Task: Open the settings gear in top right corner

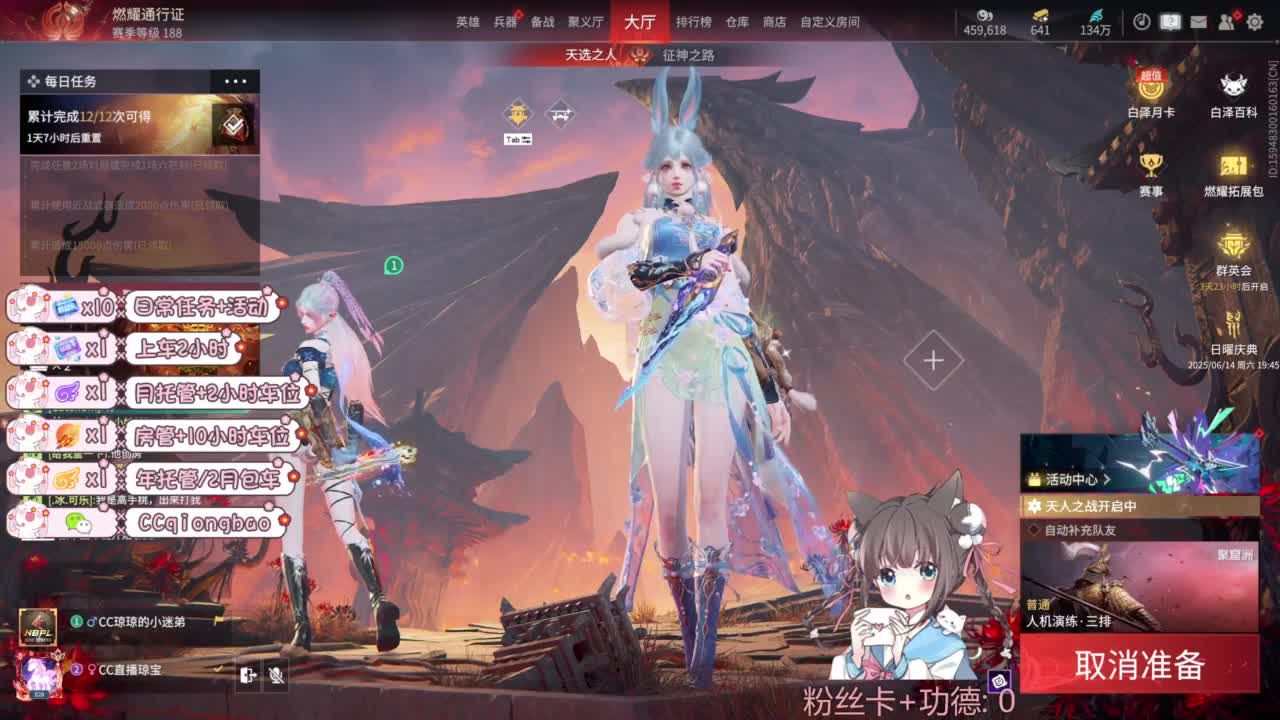Action: (1253, 22)
